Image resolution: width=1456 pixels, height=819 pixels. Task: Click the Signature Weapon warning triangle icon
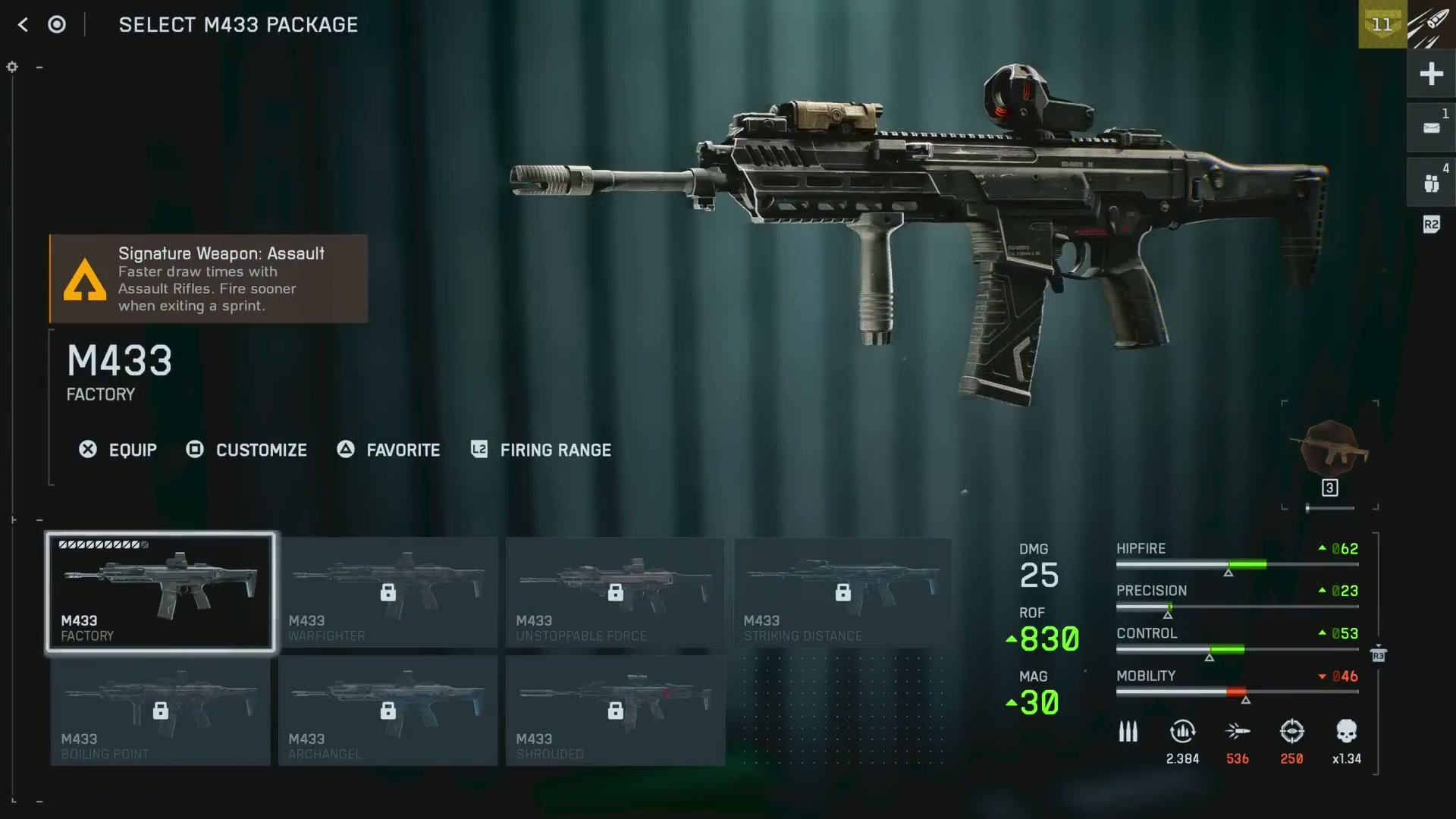(85, 281)
